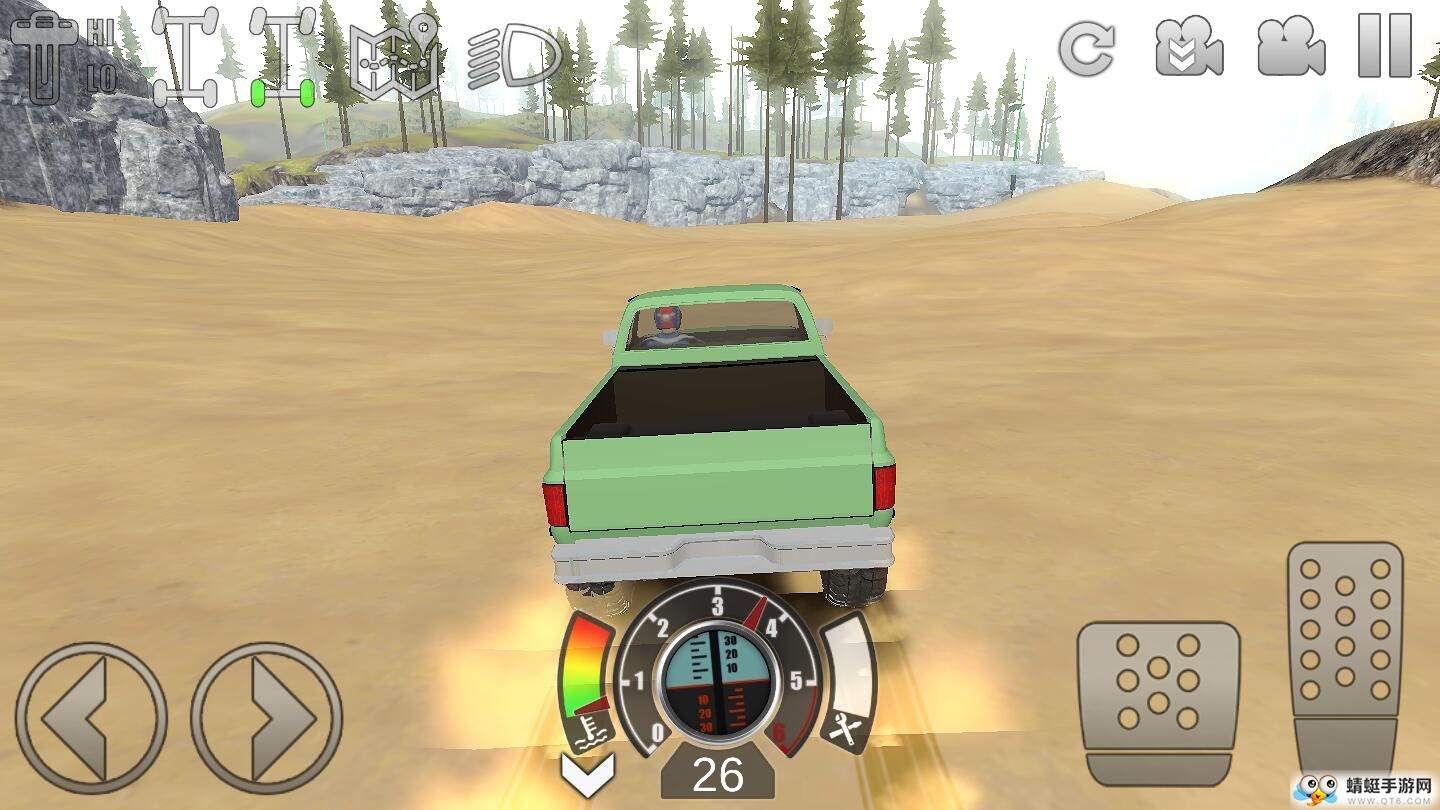Change the plain camera view icon

(1291, 48)
